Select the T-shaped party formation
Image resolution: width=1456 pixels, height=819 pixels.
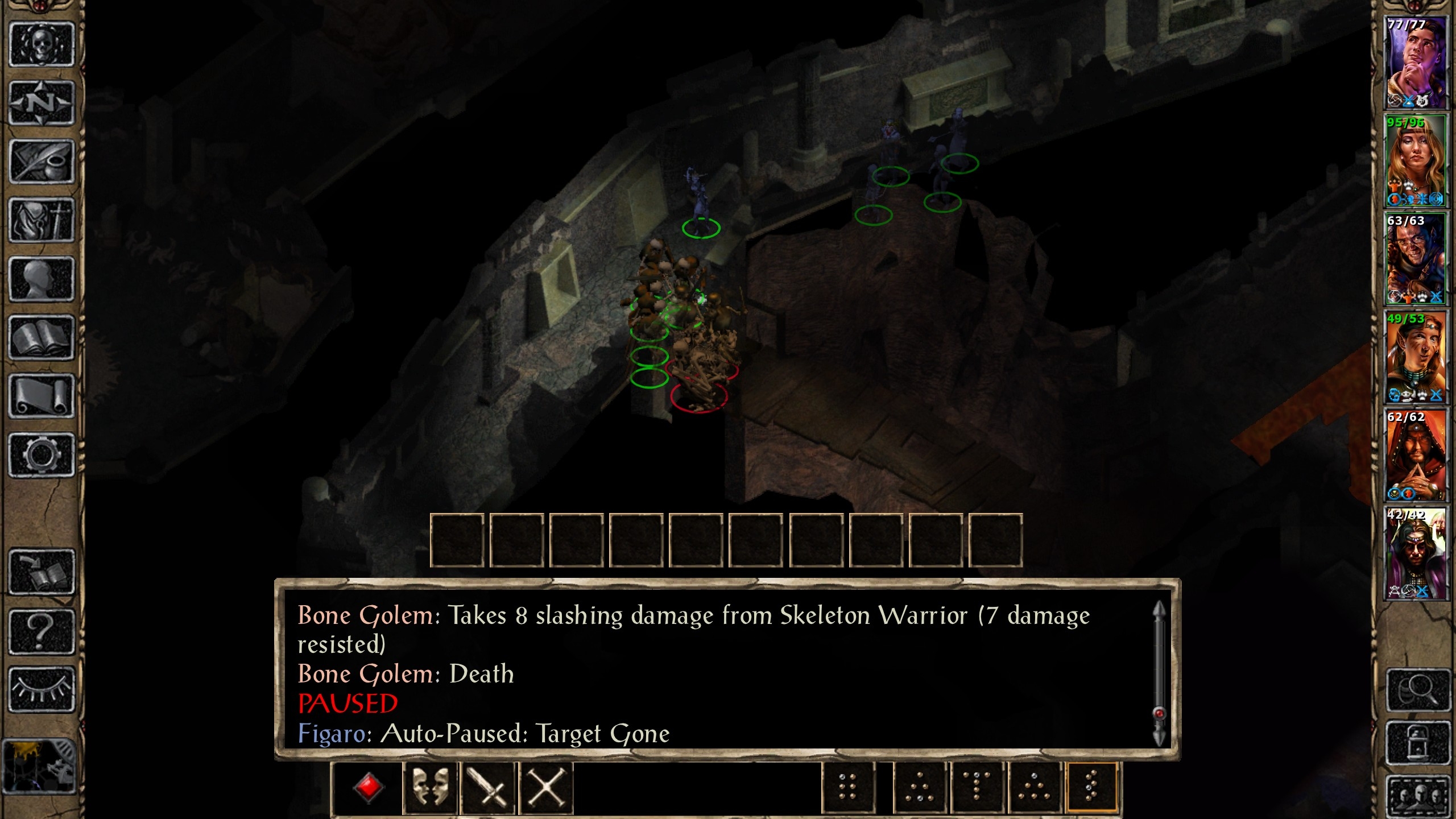coord(977,788)
